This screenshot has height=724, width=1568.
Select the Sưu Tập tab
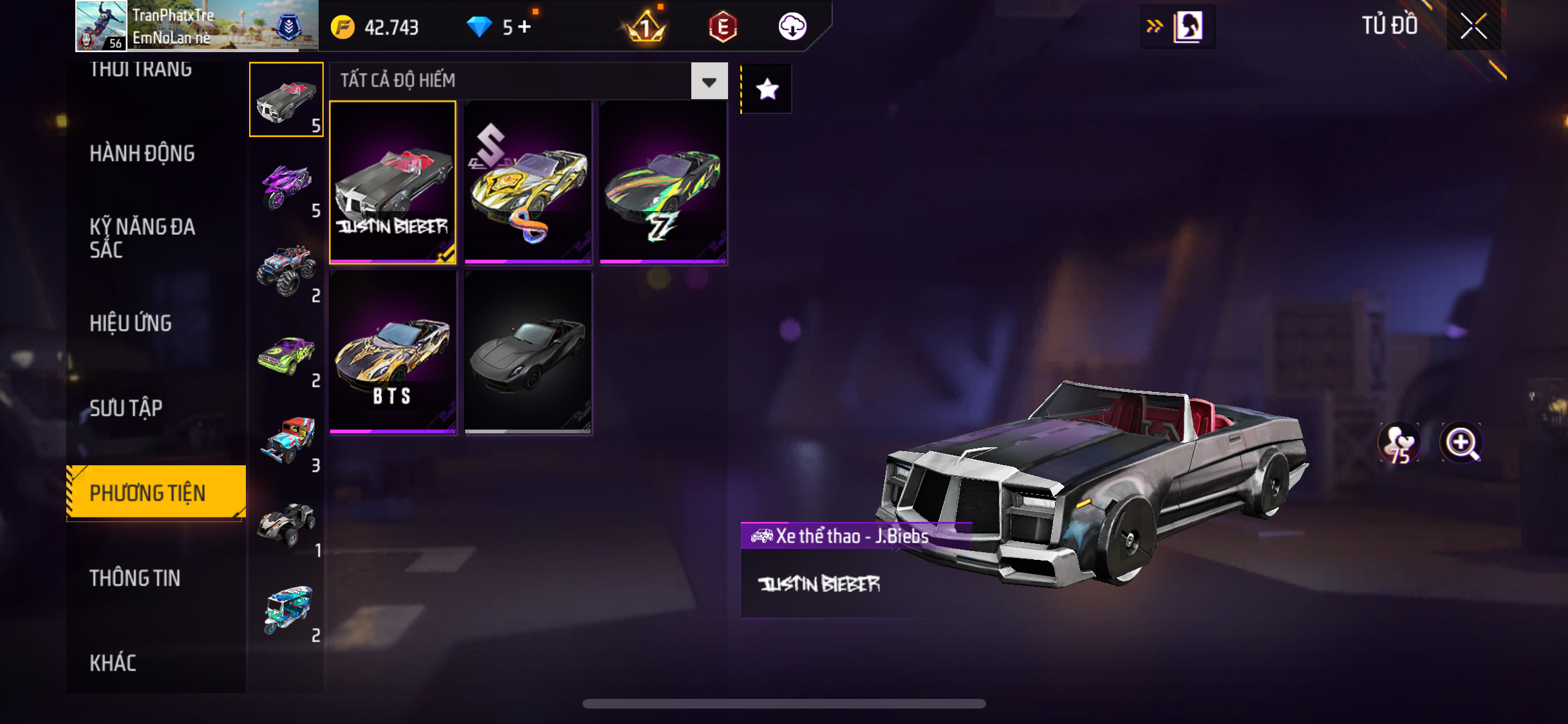126,408
